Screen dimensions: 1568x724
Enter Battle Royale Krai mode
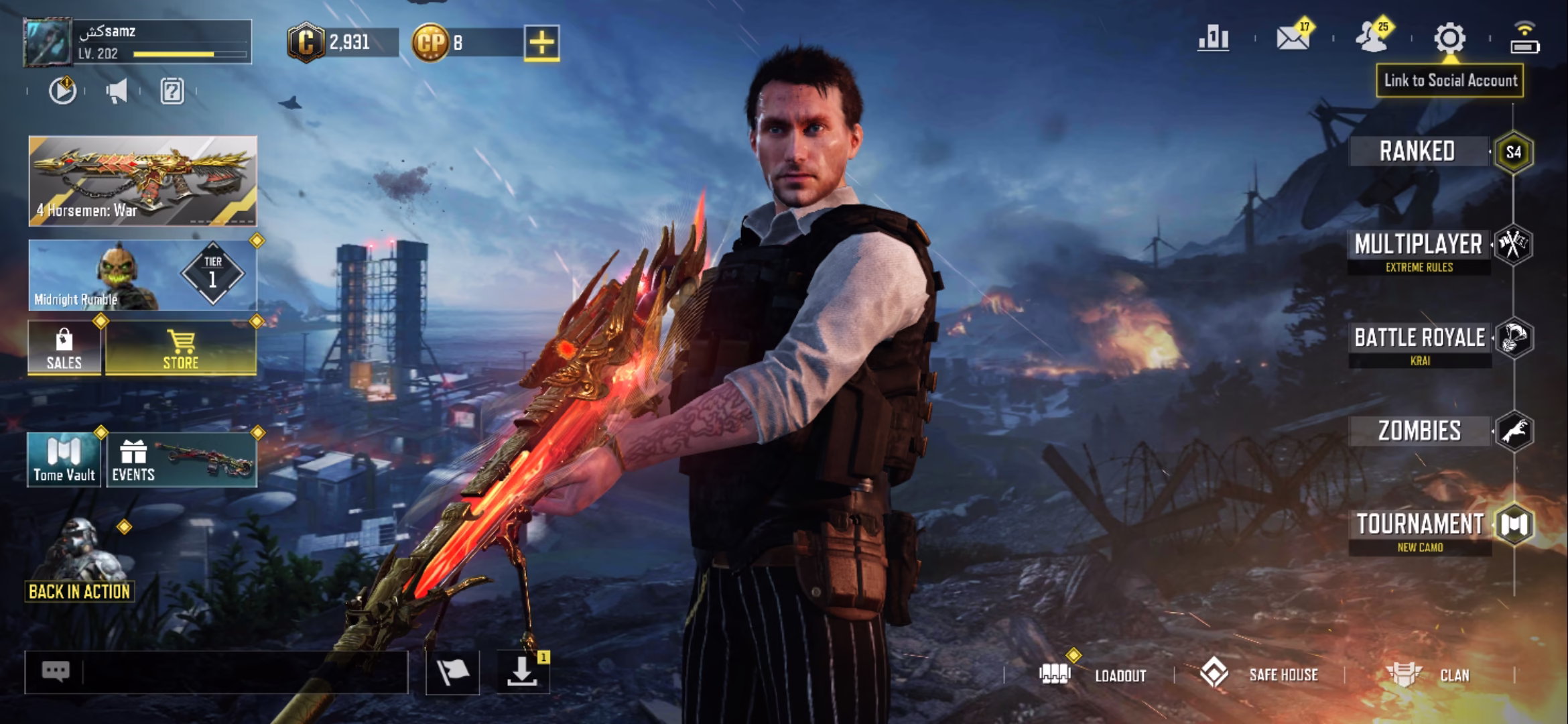click(1420, 343)
